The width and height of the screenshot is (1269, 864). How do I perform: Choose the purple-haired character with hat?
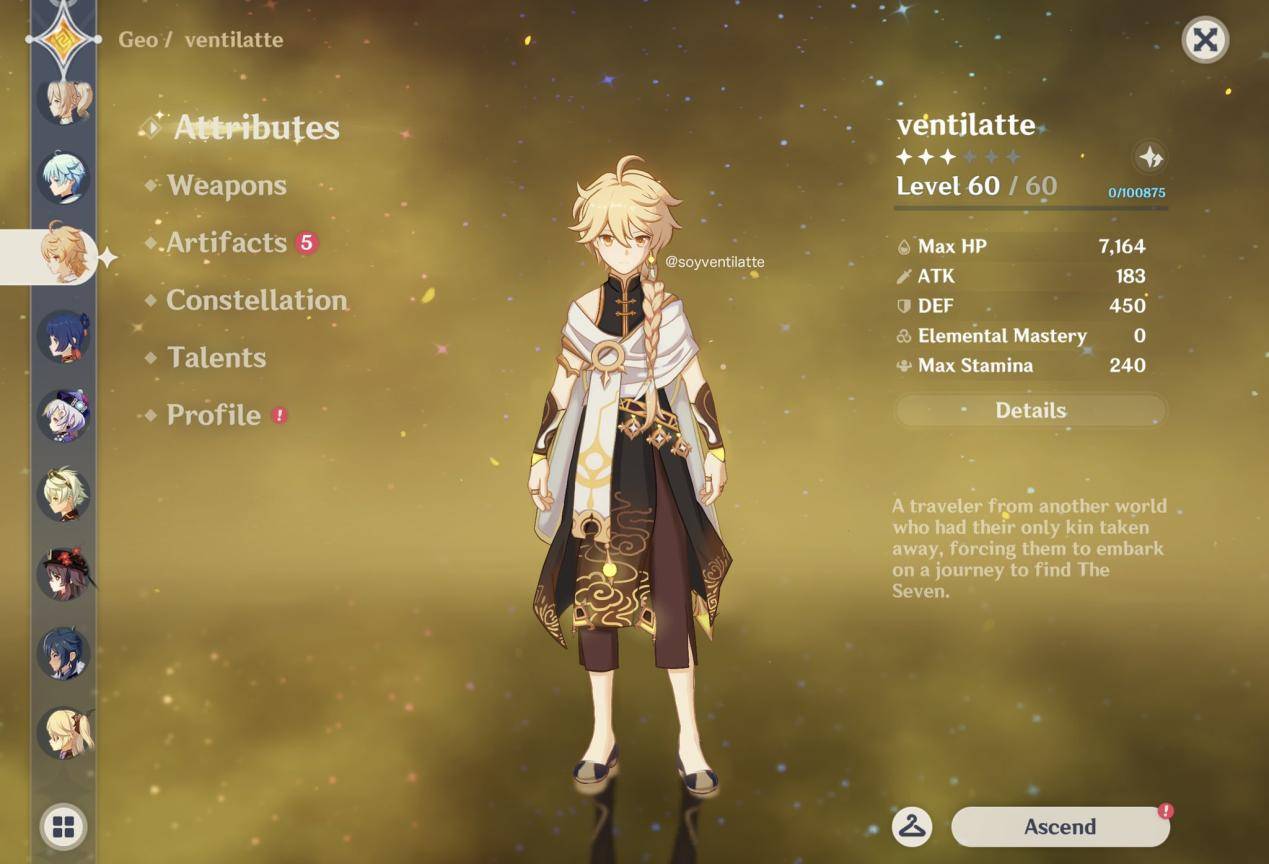(64, 414)
